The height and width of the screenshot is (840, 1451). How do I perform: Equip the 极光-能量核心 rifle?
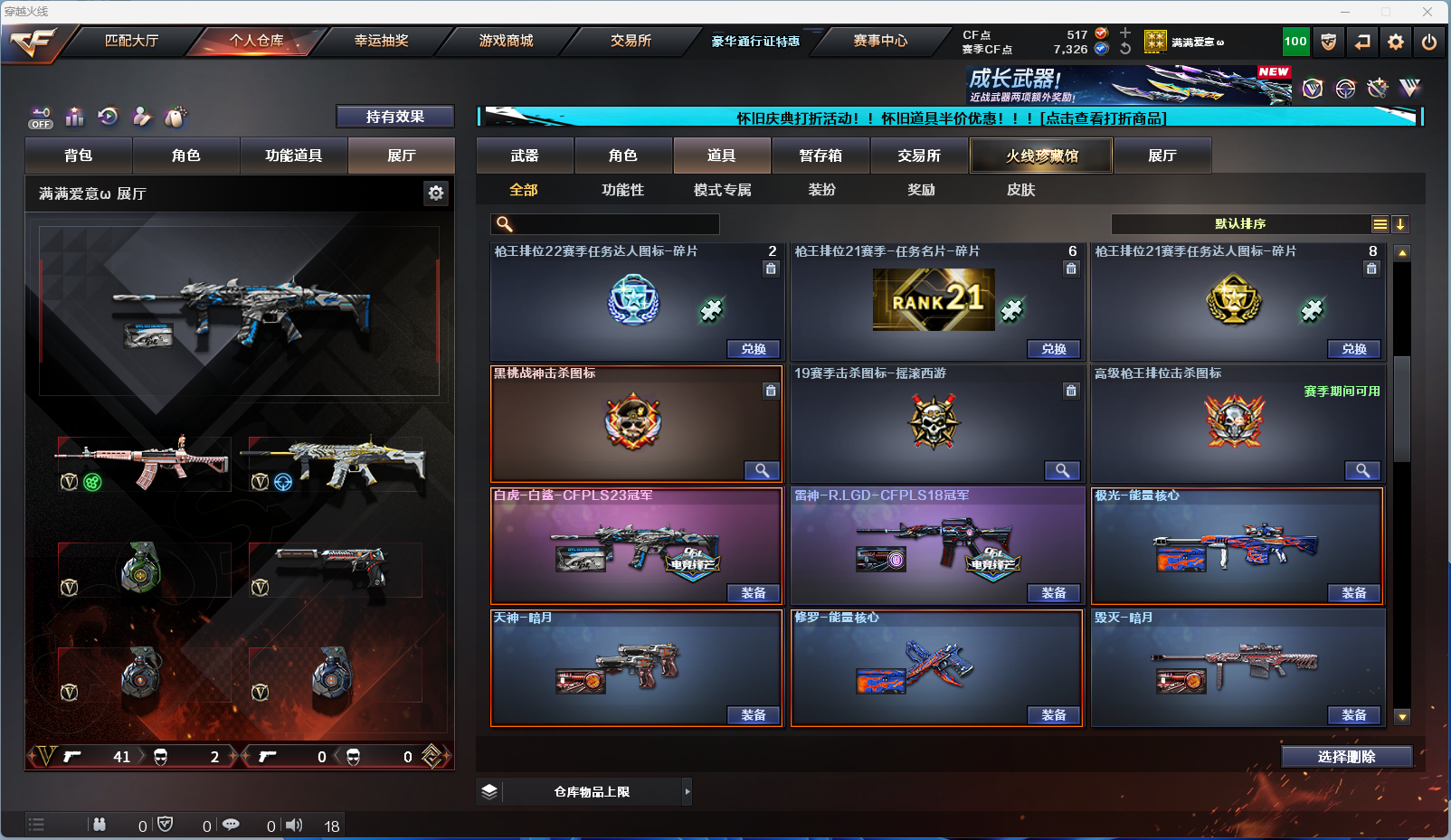(x=1353, y=593)
